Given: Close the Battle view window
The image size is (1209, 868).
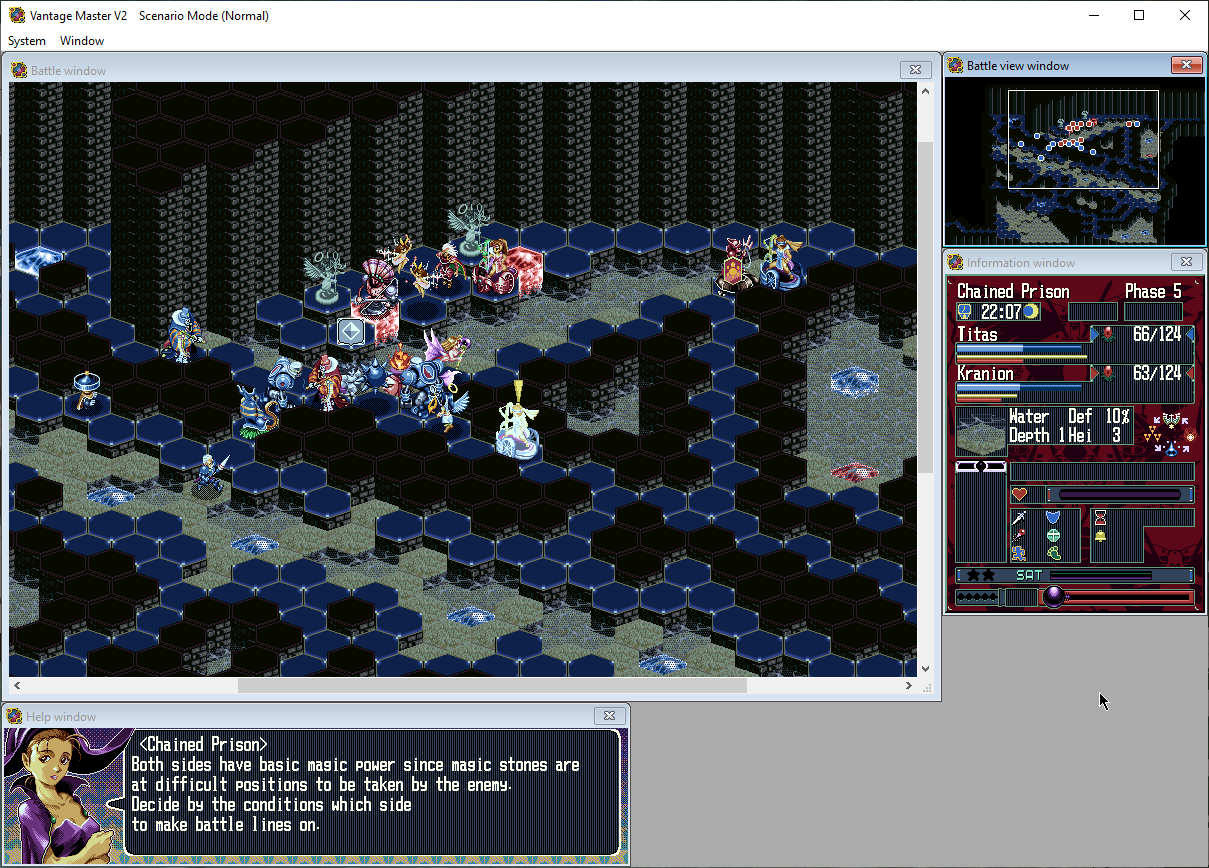Looking at the screenshot, I should [x=1186, y=65].
